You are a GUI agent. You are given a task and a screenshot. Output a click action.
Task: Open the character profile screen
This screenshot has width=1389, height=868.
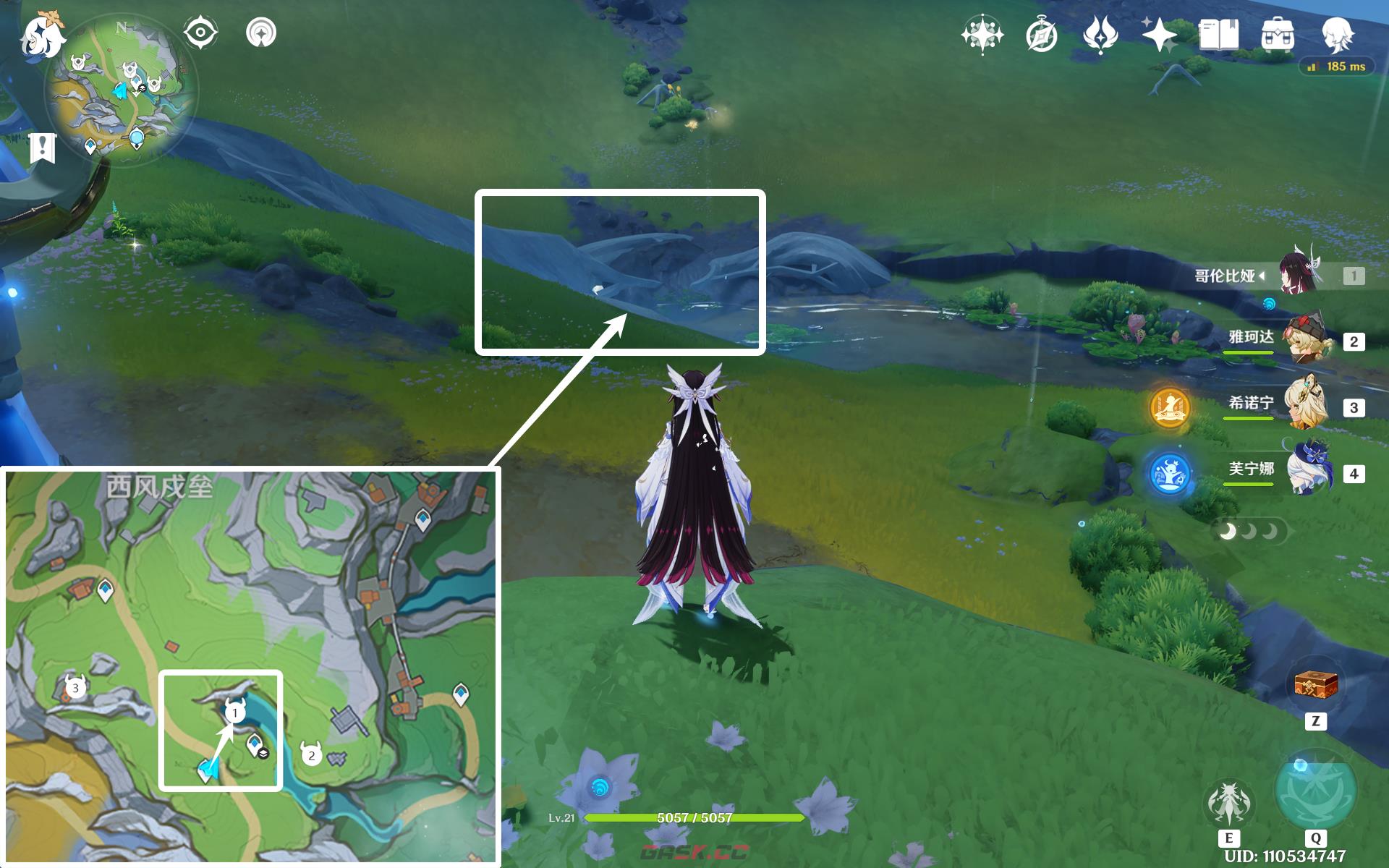[1337, 33]
